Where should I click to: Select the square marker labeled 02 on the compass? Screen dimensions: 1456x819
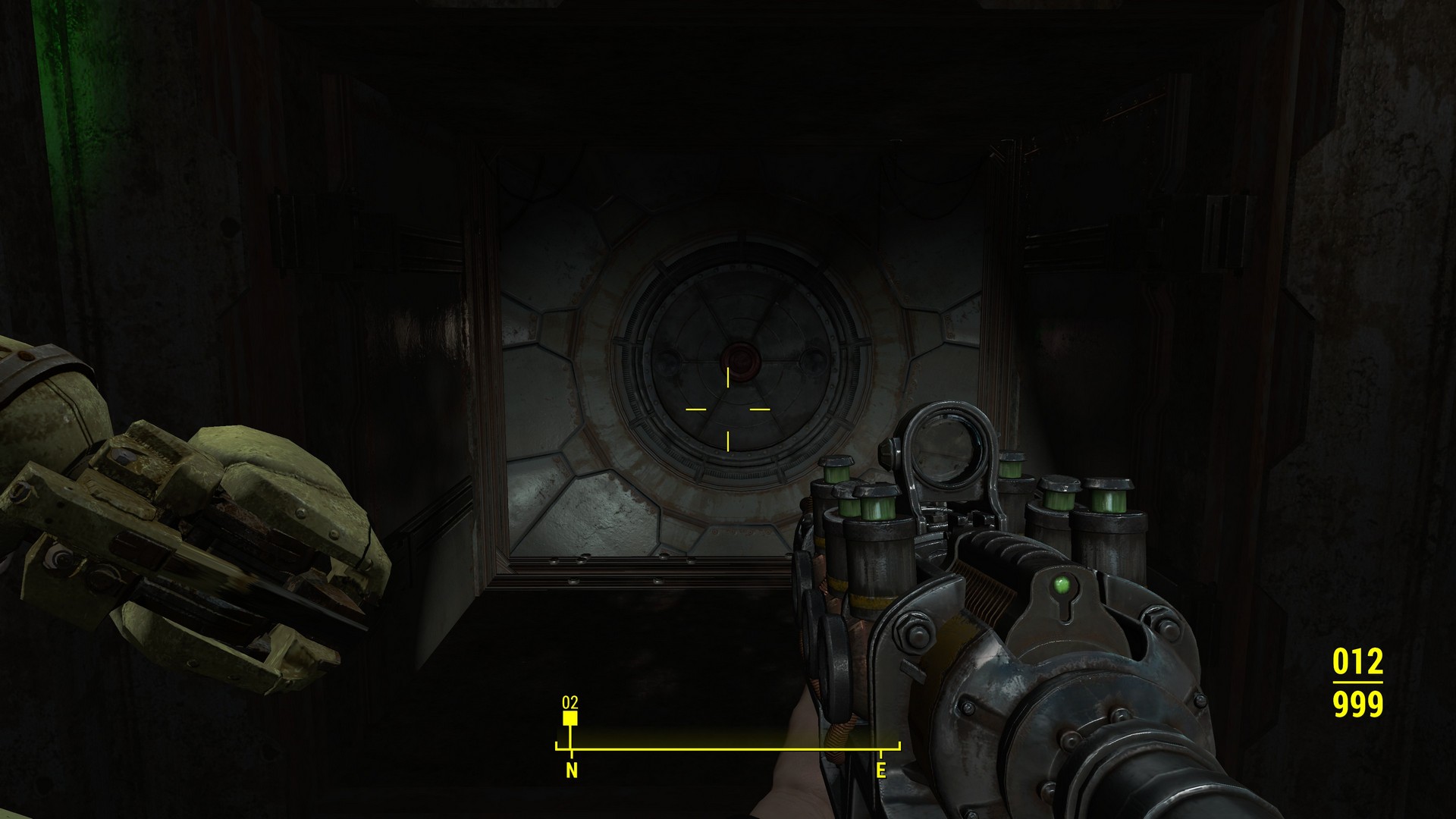tap(570, 717)
